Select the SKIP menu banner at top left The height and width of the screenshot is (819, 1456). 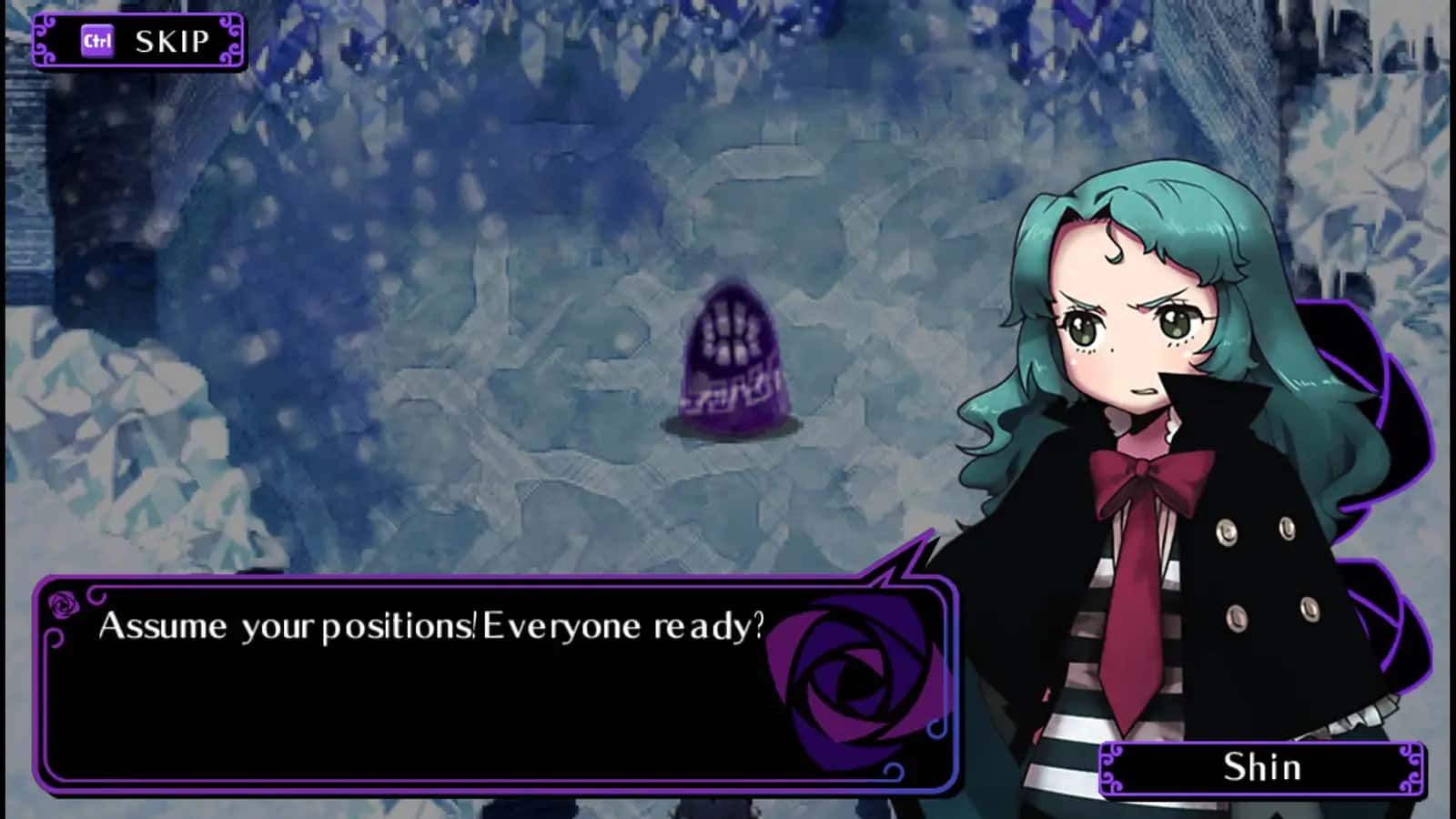coord(141,39)
